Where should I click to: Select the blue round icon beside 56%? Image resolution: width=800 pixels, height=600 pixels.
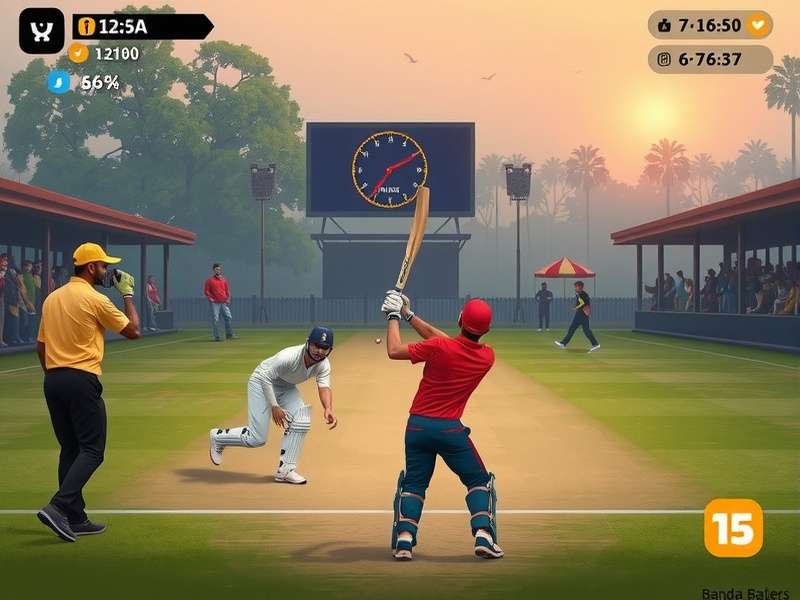[59, 82]
